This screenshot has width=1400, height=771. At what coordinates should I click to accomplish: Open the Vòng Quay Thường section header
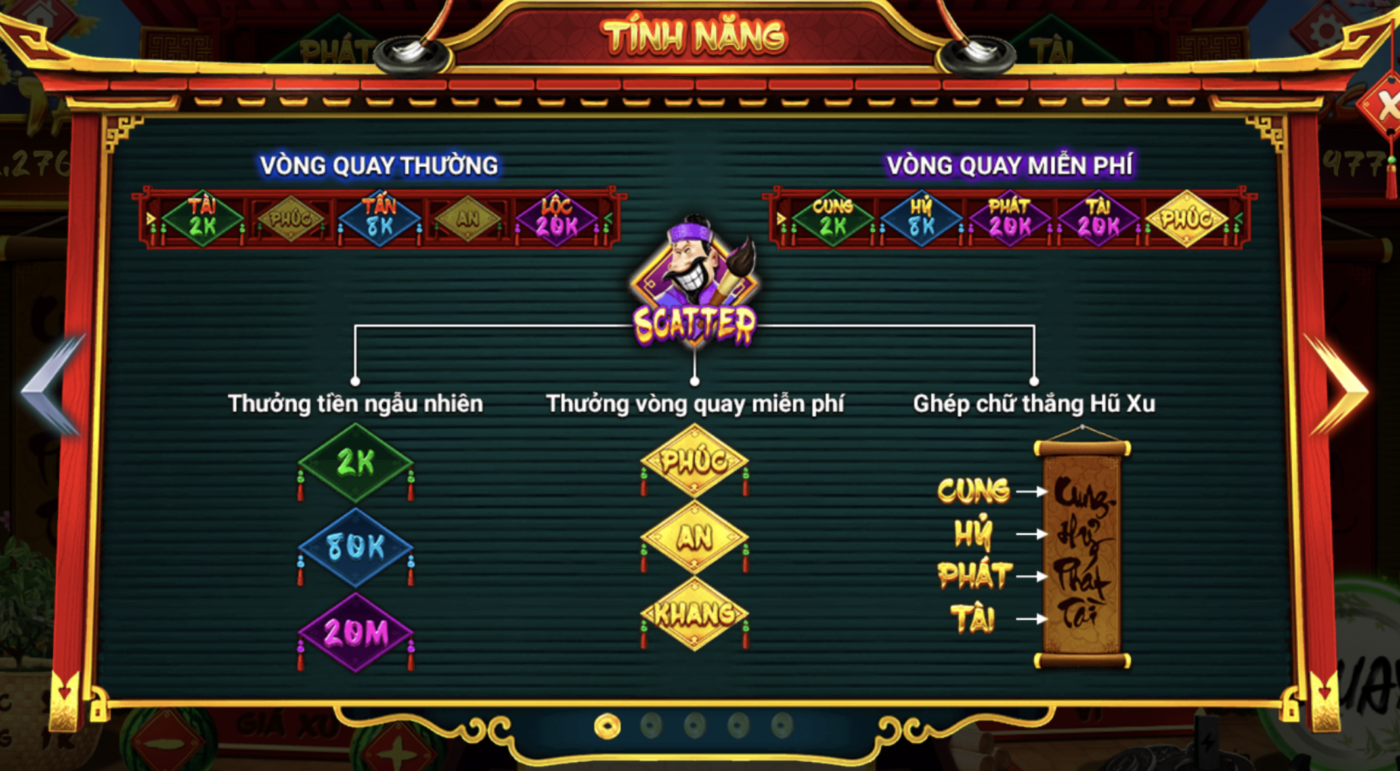tap(377, 164)
